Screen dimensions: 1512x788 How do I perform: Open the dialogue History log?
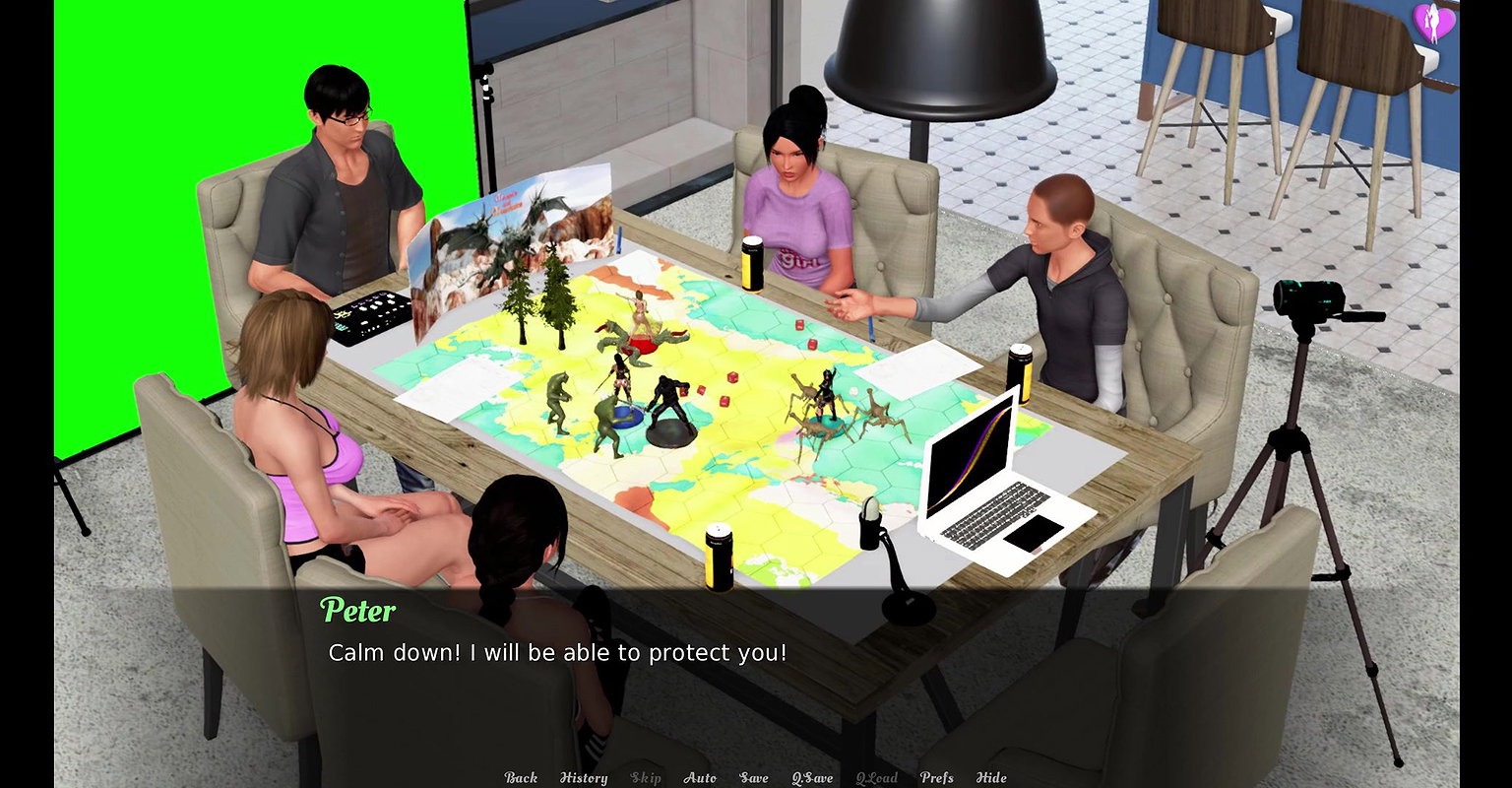pyautogui.click(x=584, y=778)
